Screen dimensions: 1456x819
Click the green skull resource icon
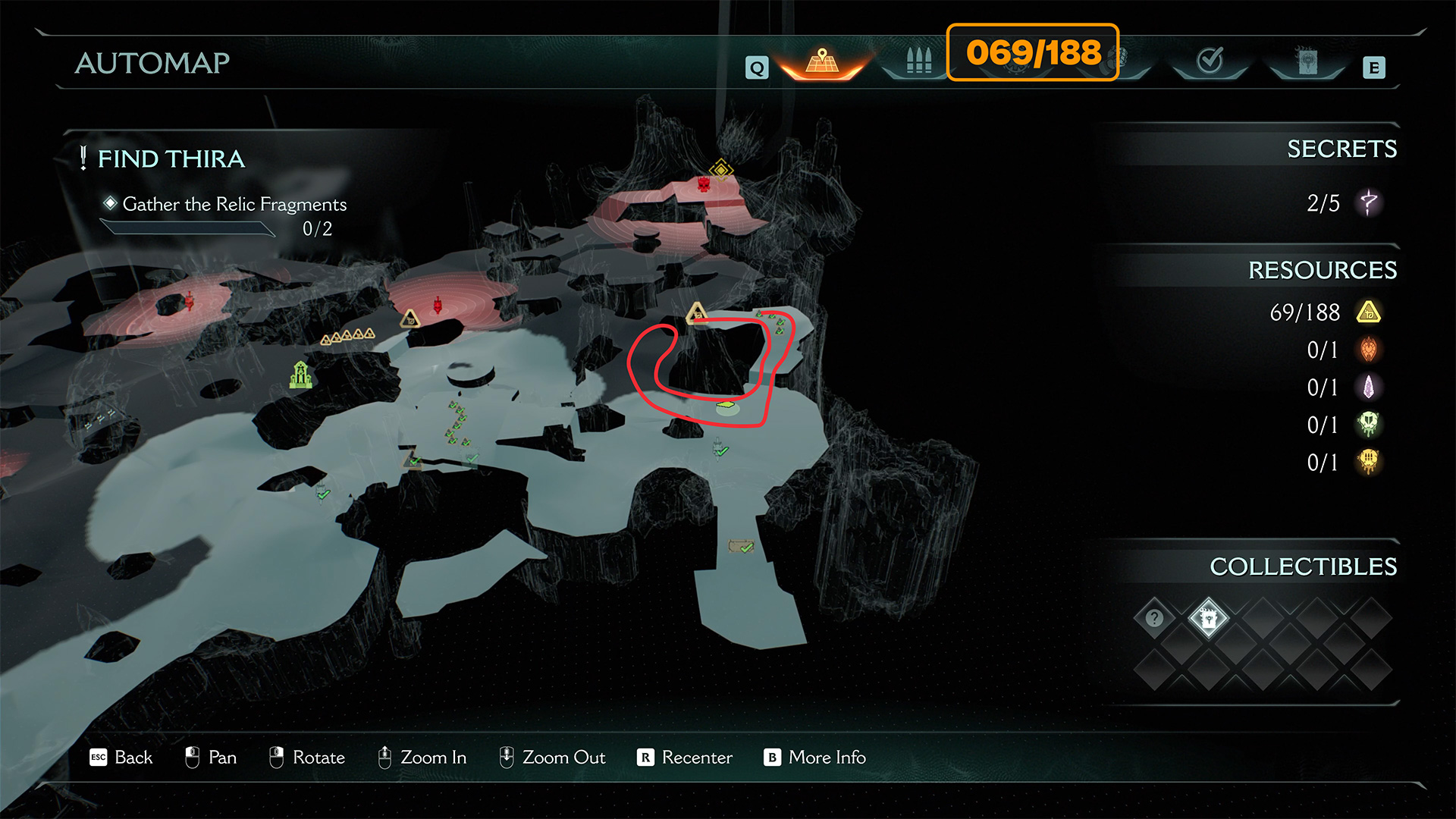(x=1368, y=425)
